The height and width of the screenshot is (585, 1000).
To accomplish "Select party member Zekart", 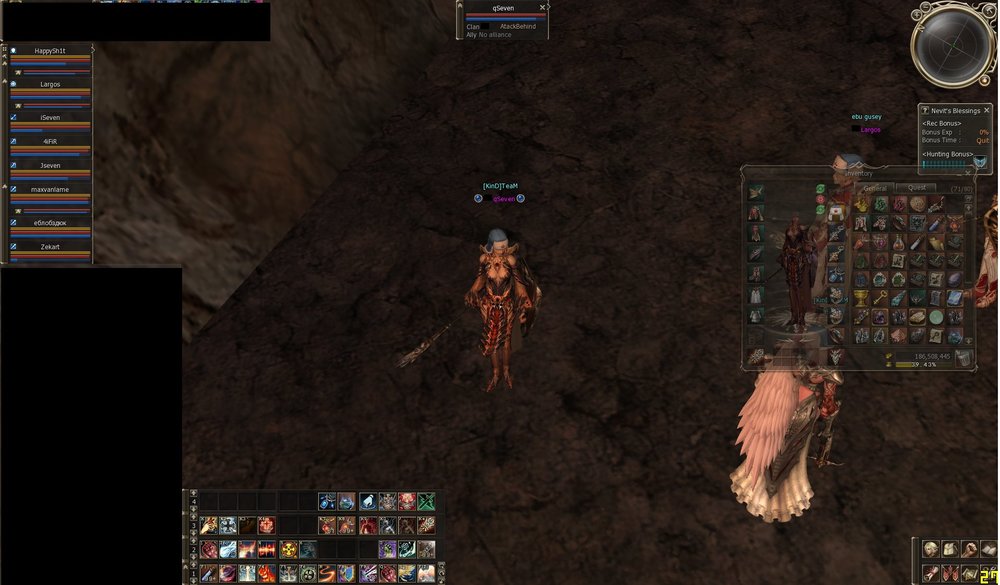I will click(50, 245).
